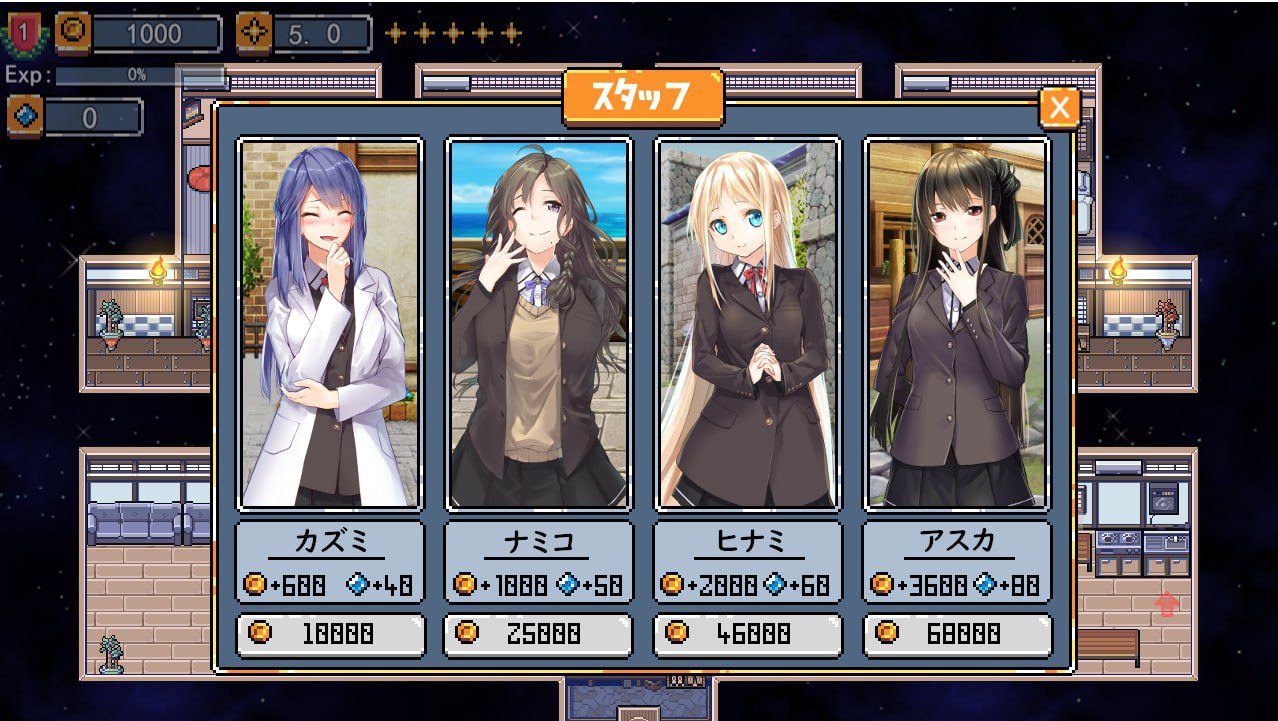Choose Namiko's winking portrait card
The width and height of the screenshot is (1278, 721).
(x=539, y=323)
